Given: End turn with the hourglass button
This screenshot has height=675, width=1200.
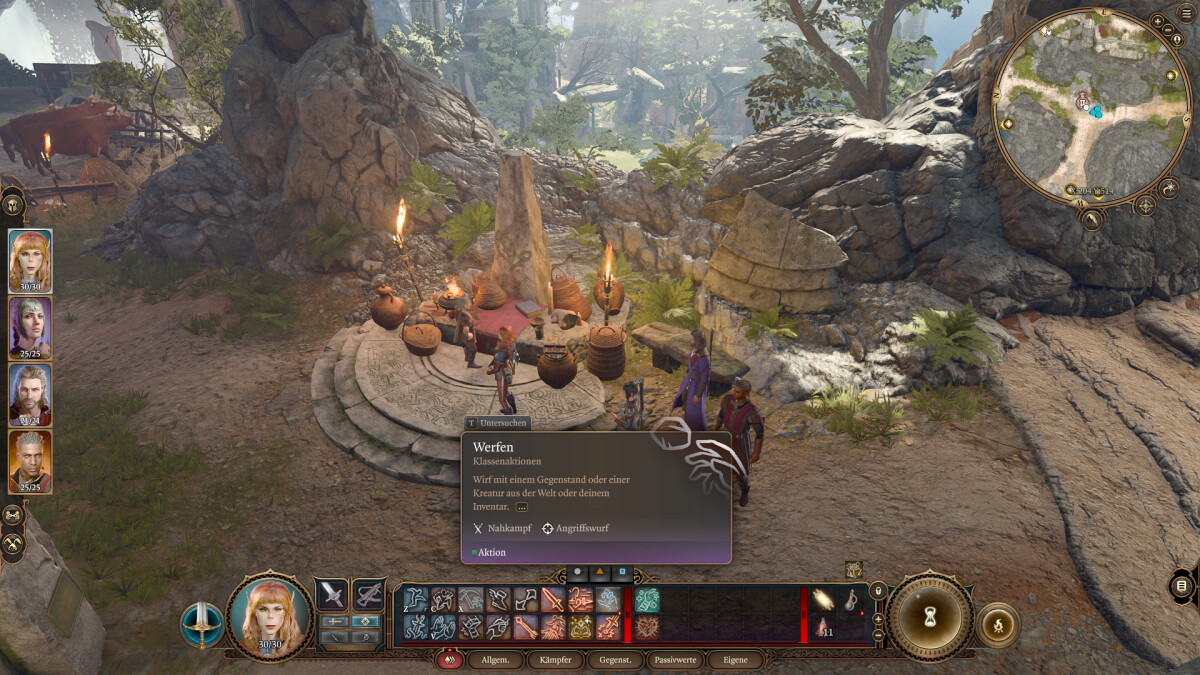Looking at the screenshot, I should tap(929, 615).
